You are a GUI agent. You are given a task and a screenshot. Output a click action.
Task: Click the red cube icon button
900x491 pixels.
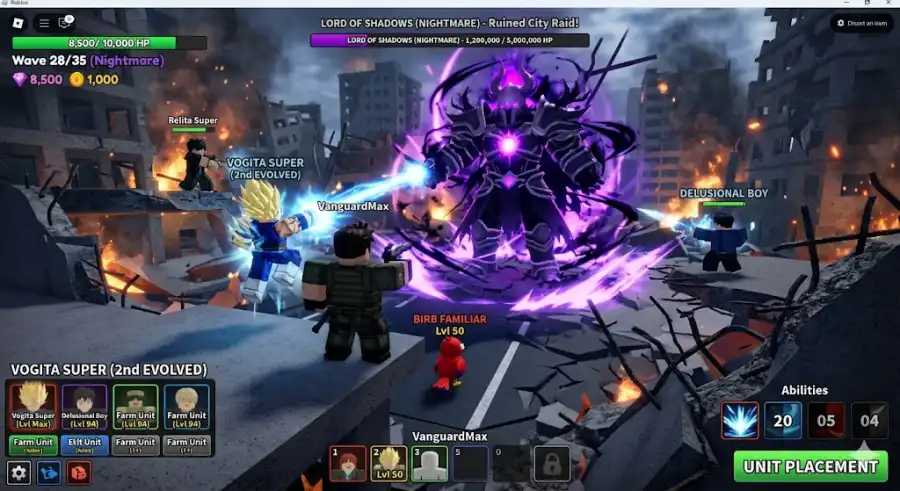coord(78,472)
